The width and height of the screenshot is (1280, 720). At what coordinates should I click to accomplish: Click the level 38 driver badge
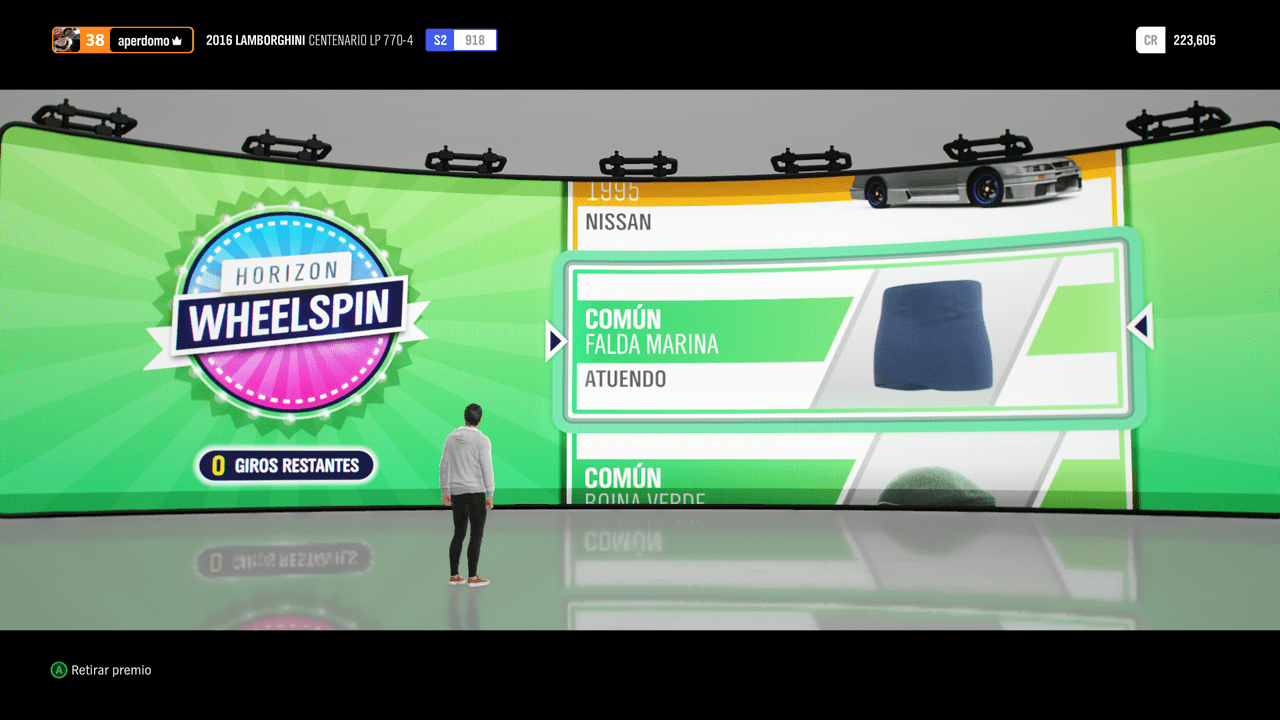pyautogui.click(x=95, y=39)
